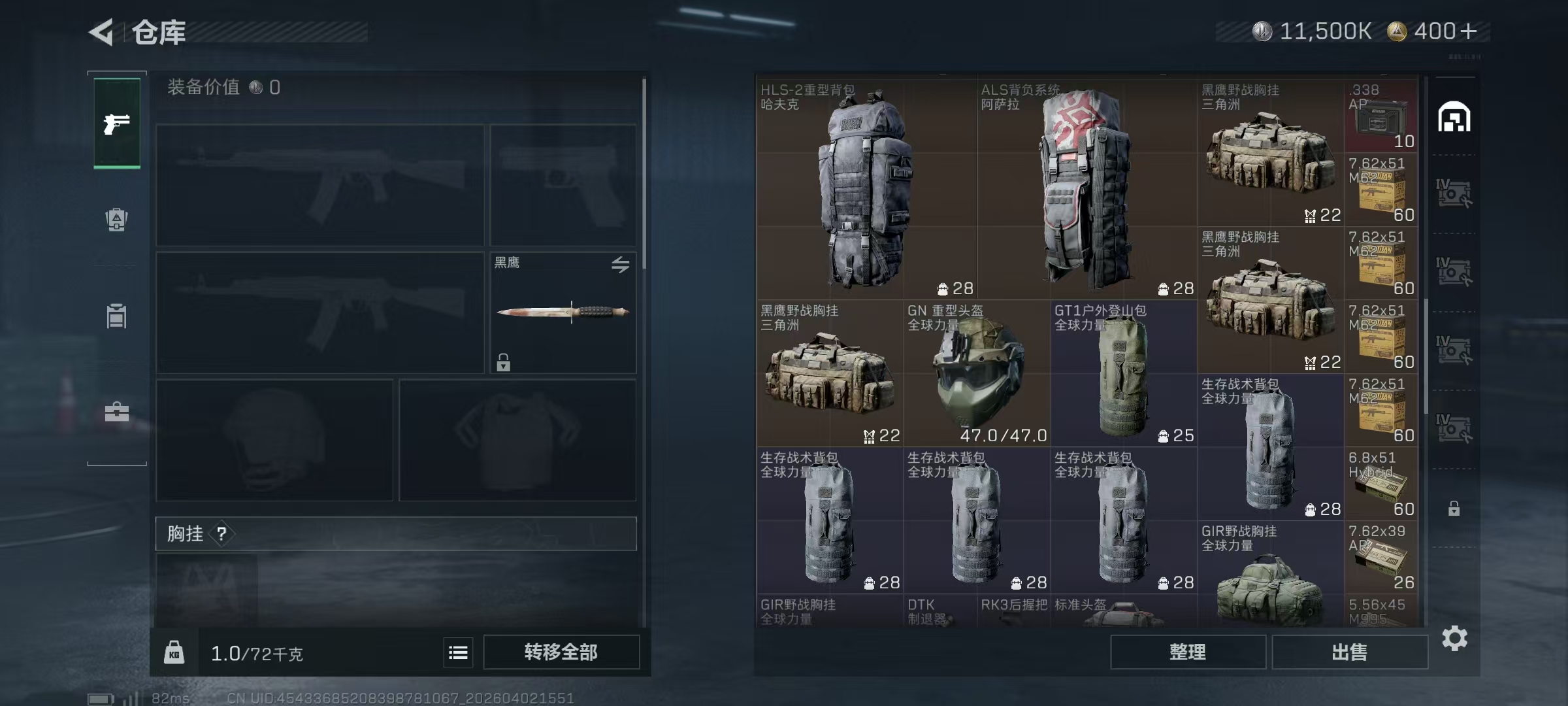Image resolution: width=1568 pixels, height=706 pixels.
Task: Select the 6.8x51 Hybrid ammo
Action: coord(1380,484)
